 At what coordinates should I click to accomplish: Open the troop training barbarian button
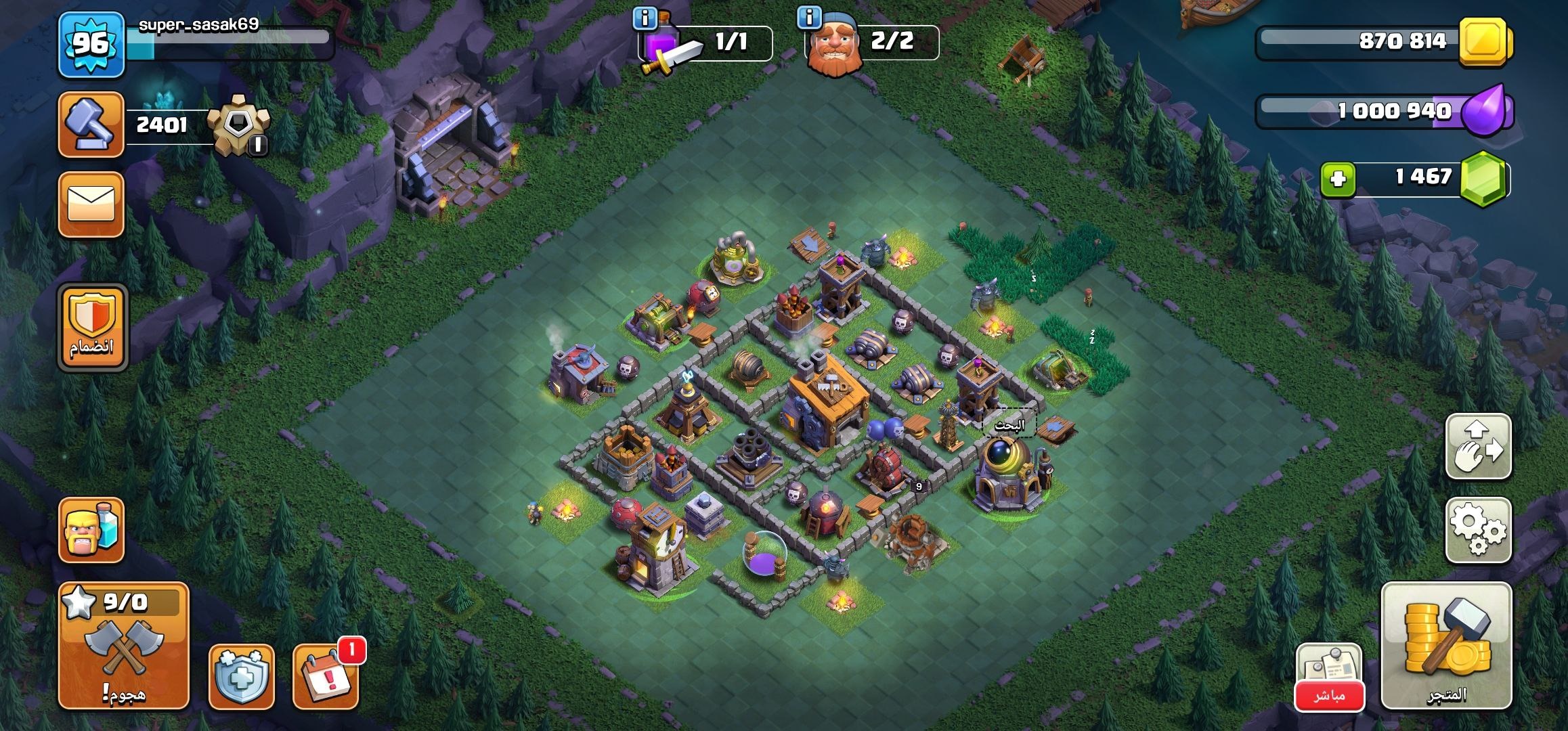pyautogui.click(x=91, y=530)
